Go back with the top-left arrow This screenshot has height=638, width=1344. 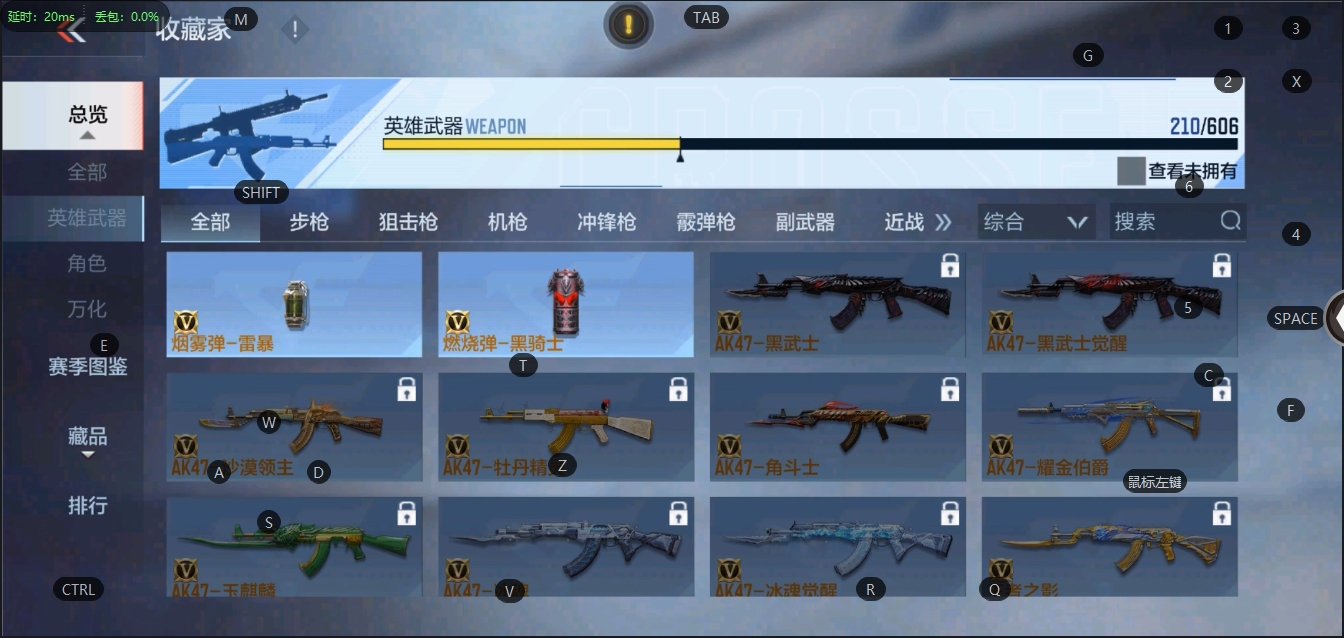pyautogui.click(x=70, y=31)
